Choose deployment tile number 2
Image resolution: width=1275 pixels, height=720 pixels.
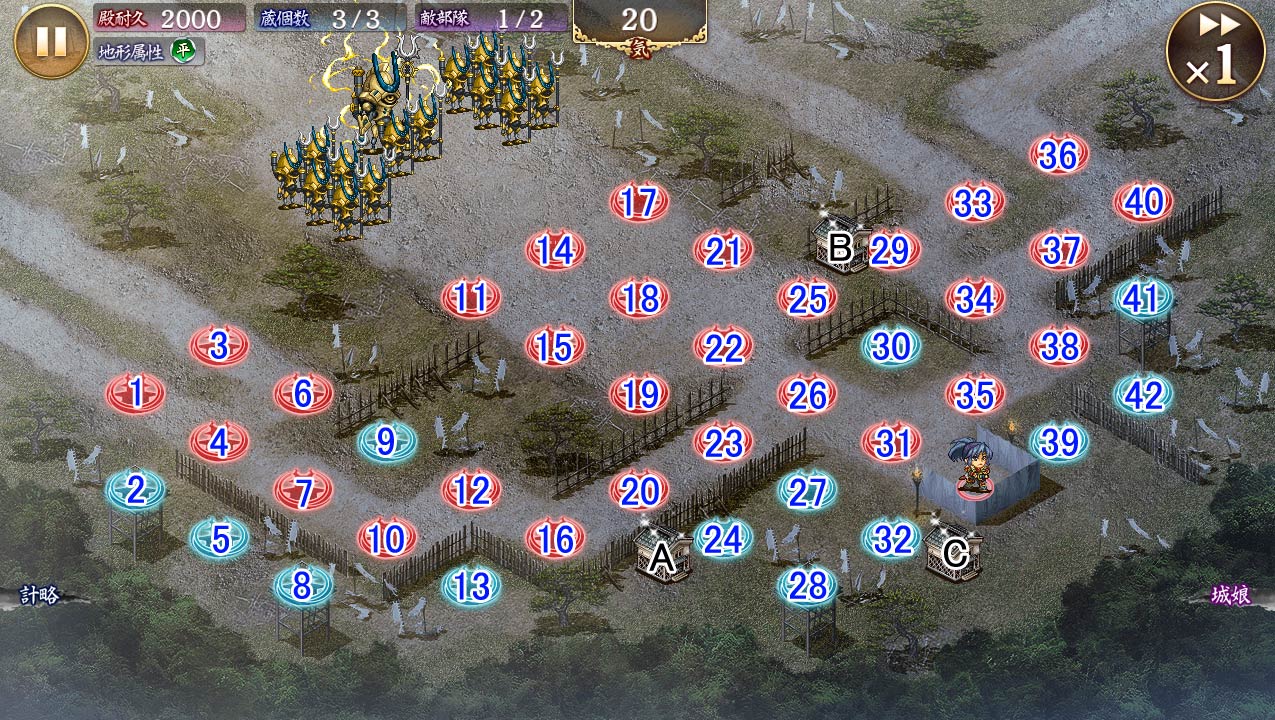(x=135, y=489)
